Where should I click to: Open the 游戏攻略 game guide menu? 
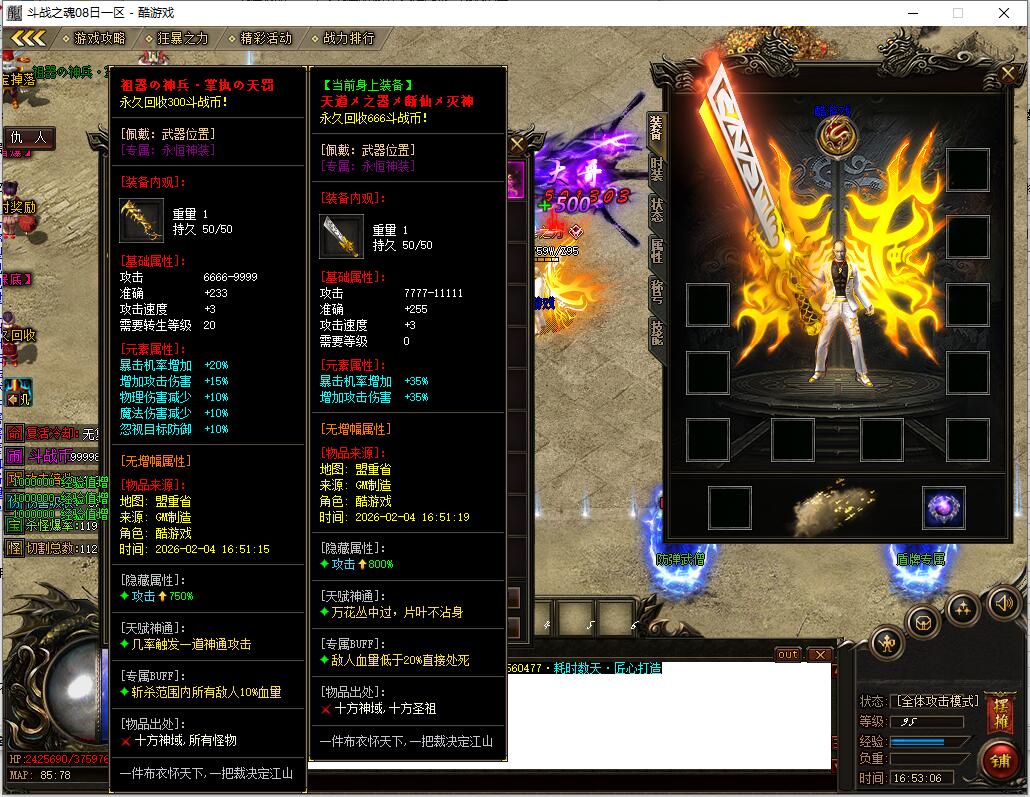(99, 38)
